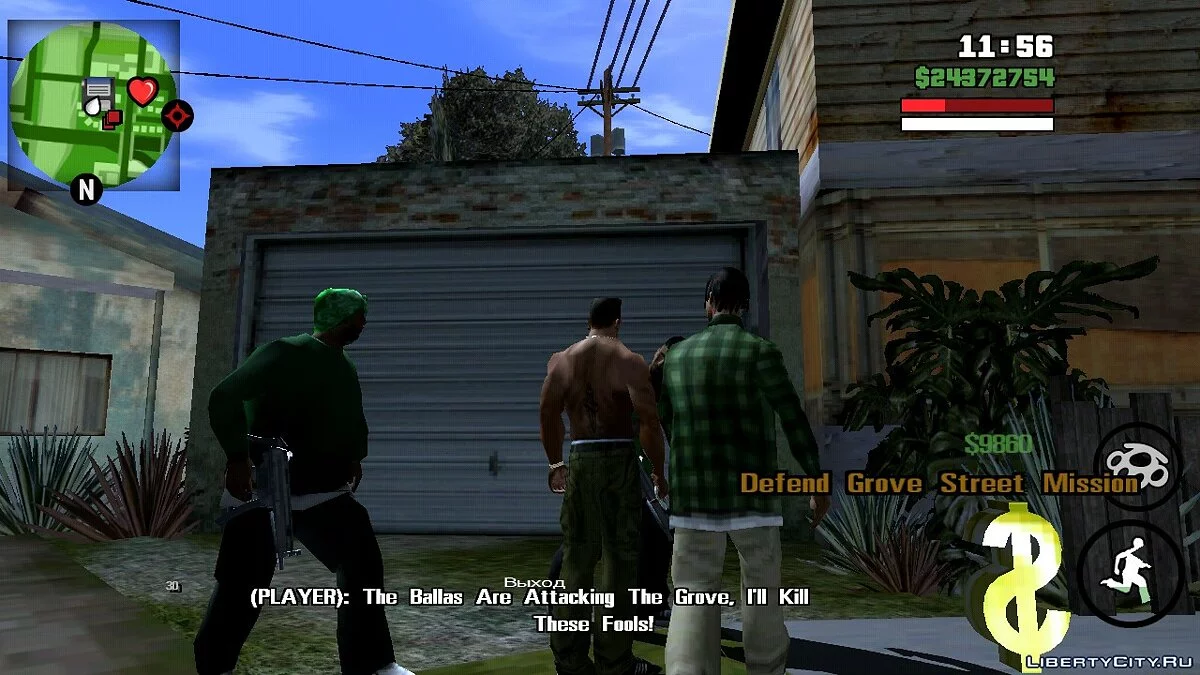The image size is (1200, 675).
Task: Click the north 'N' compass marker
Action: [x=86, y=188]
